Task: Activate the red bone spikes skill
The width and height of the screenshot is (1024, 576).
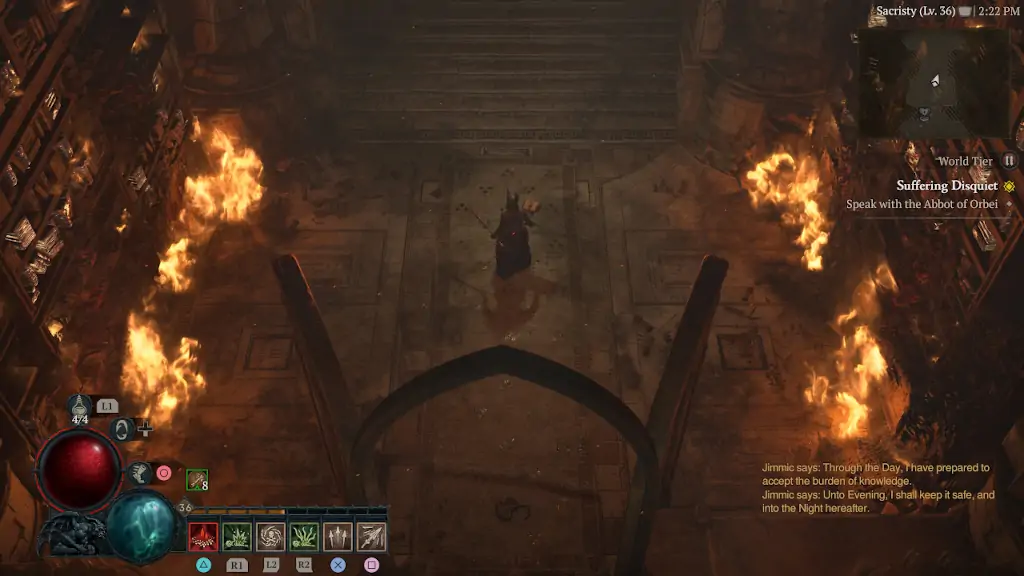Action: (203, 537)
